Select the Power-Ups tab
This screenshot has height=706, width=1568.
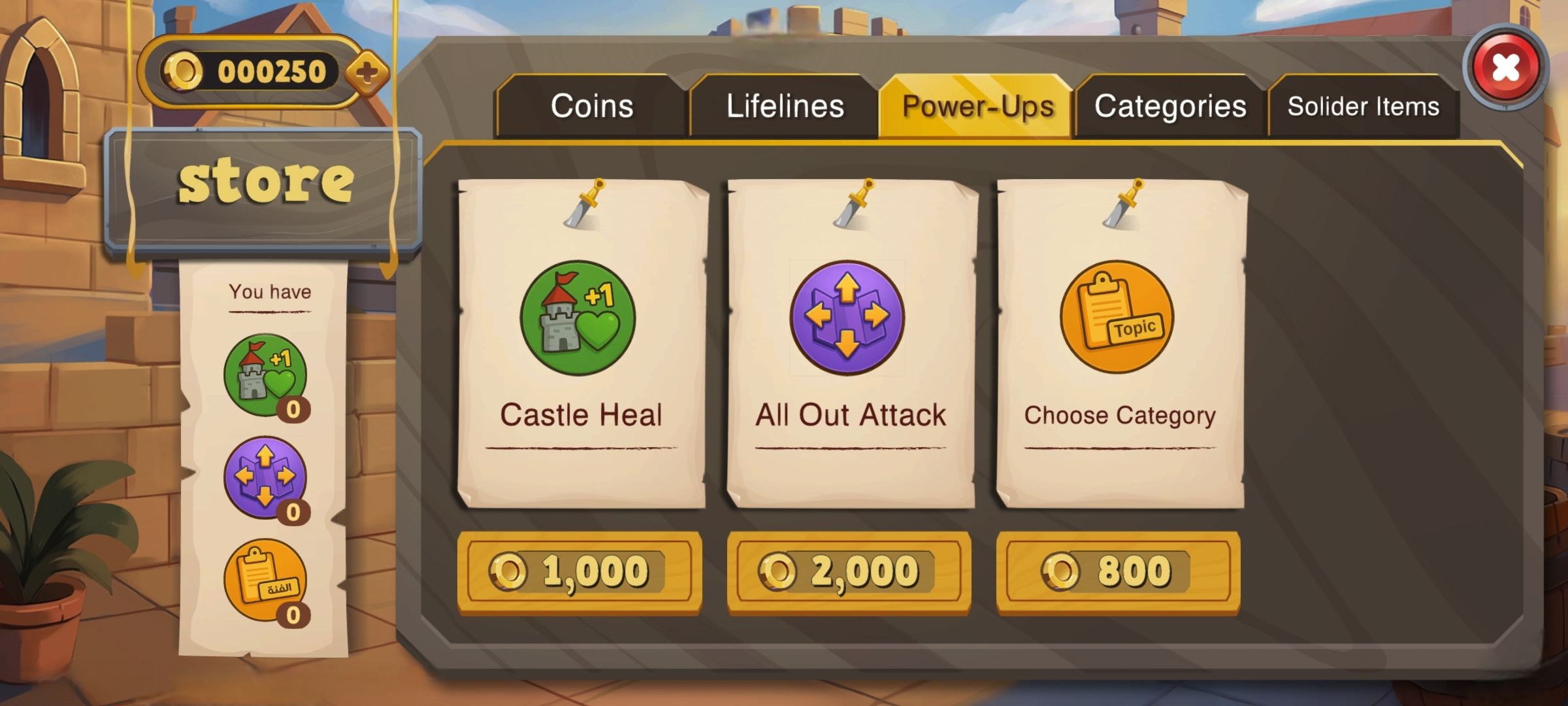tap(977, 106)
